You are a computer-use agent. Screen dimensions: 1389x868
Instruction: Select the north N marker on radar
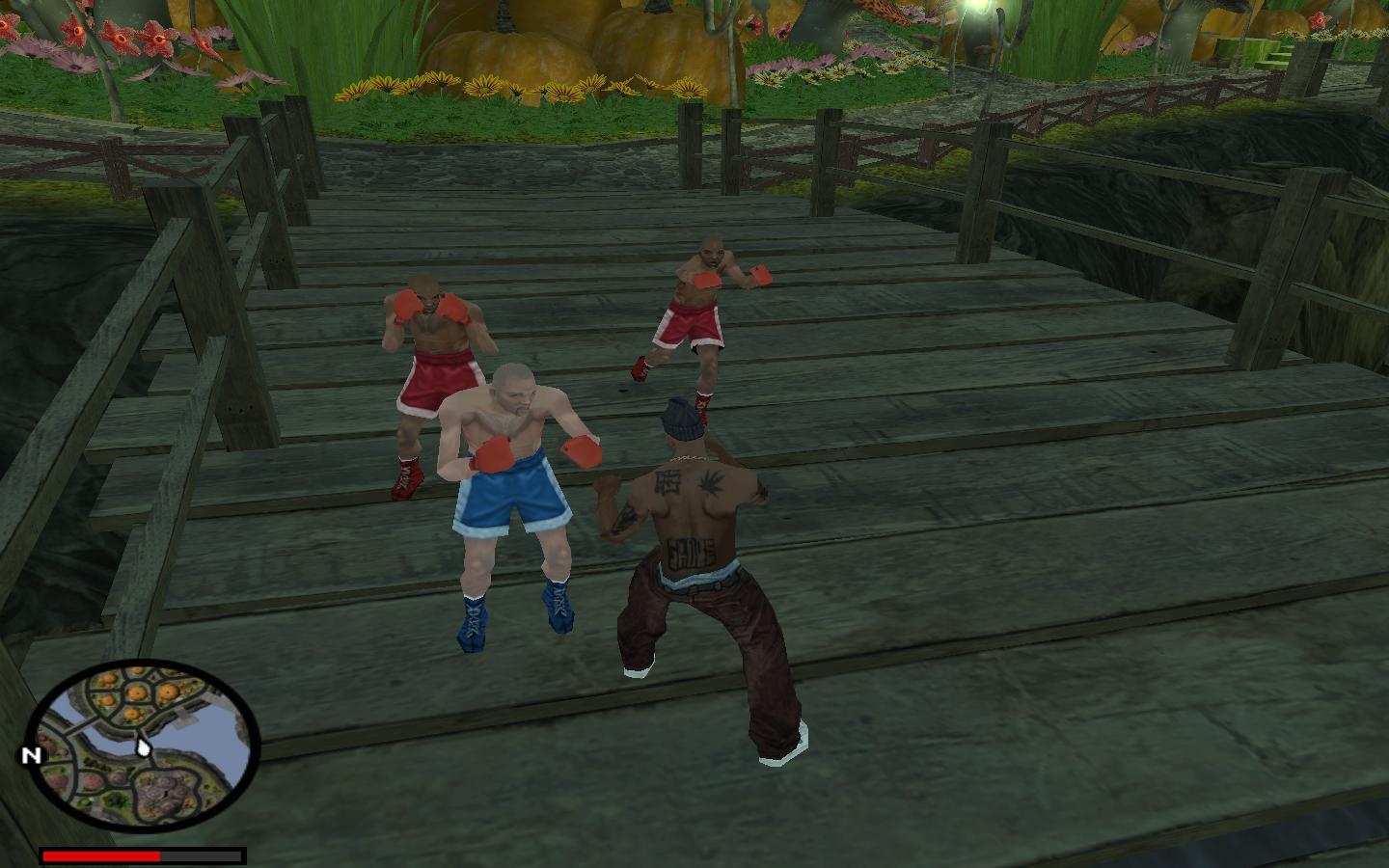click(32, 755)
